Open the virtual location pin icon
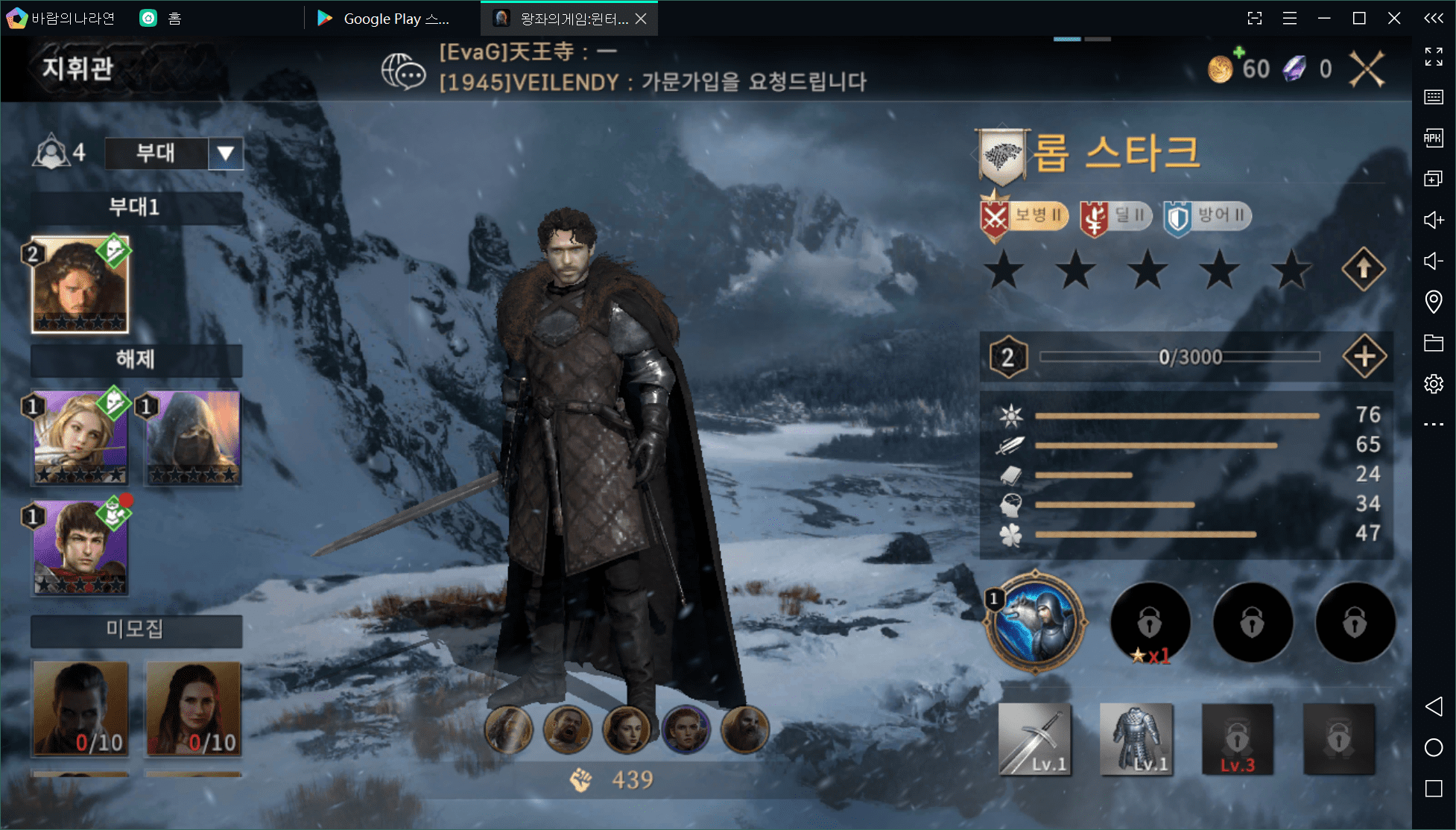 point(1433,301)
